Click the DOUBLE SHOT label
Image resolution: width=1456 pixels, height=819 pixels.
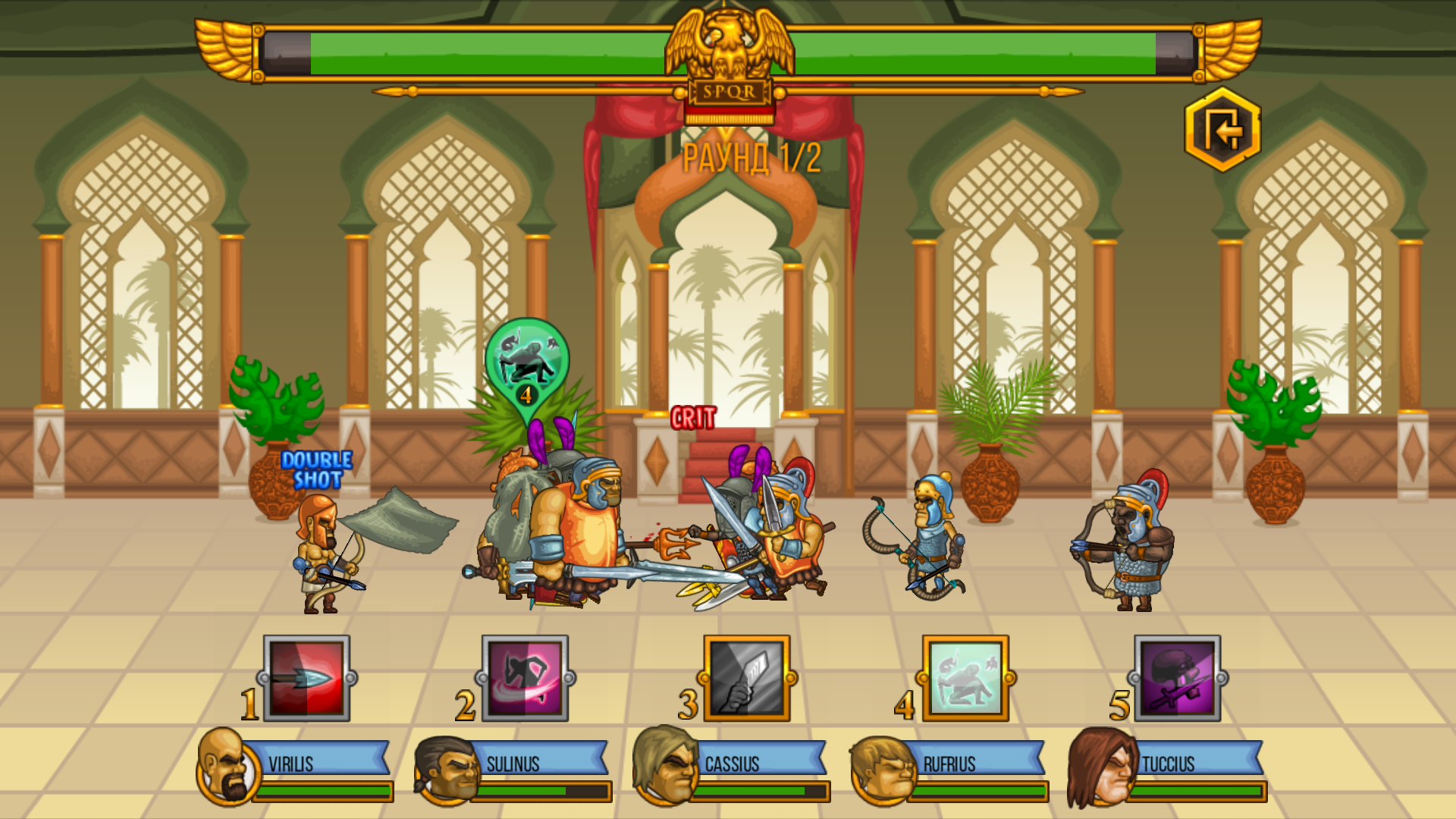(x=316, y=470)
